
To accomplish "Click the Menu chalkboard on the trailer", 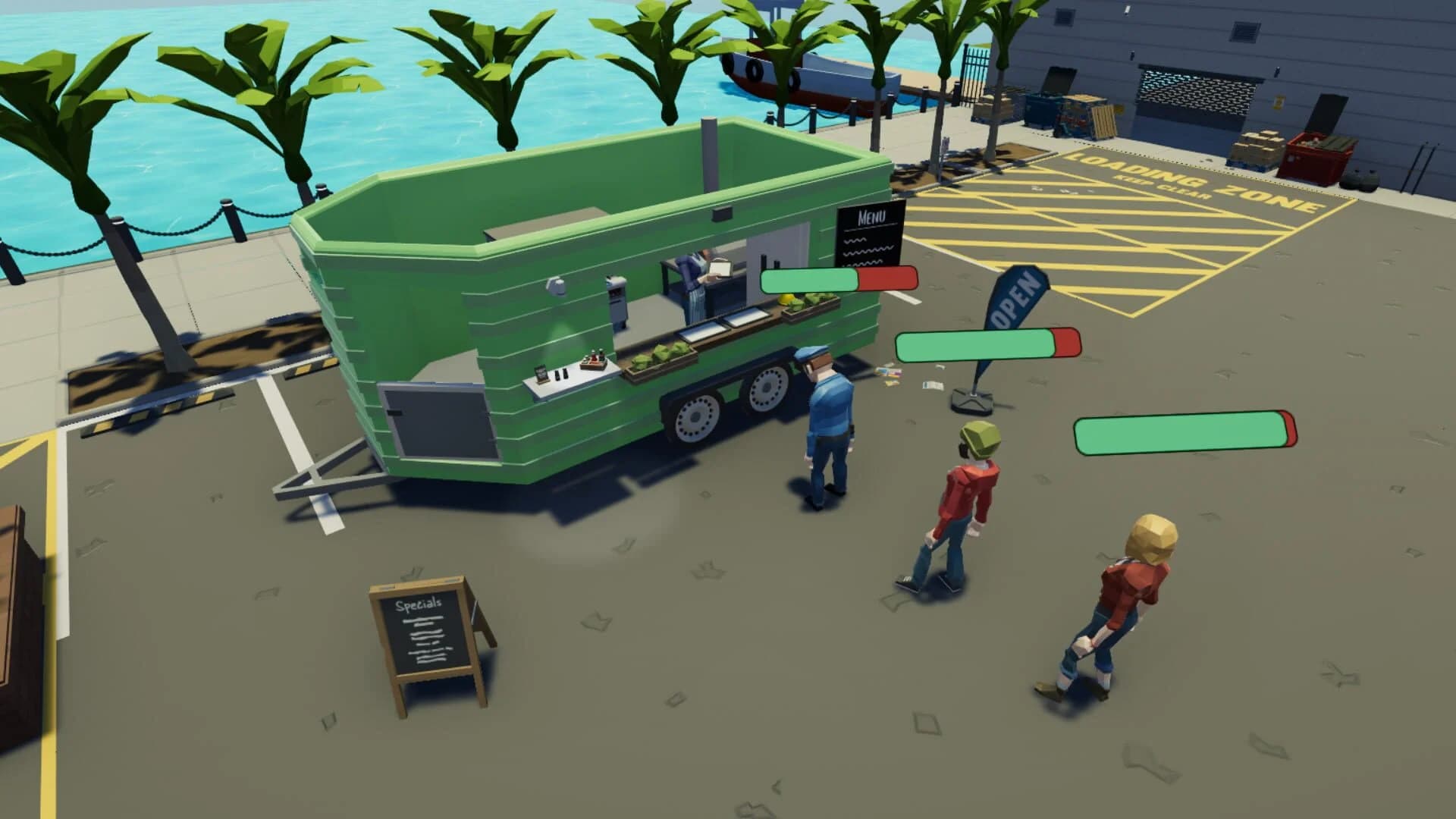I will (x=869, y=233).
